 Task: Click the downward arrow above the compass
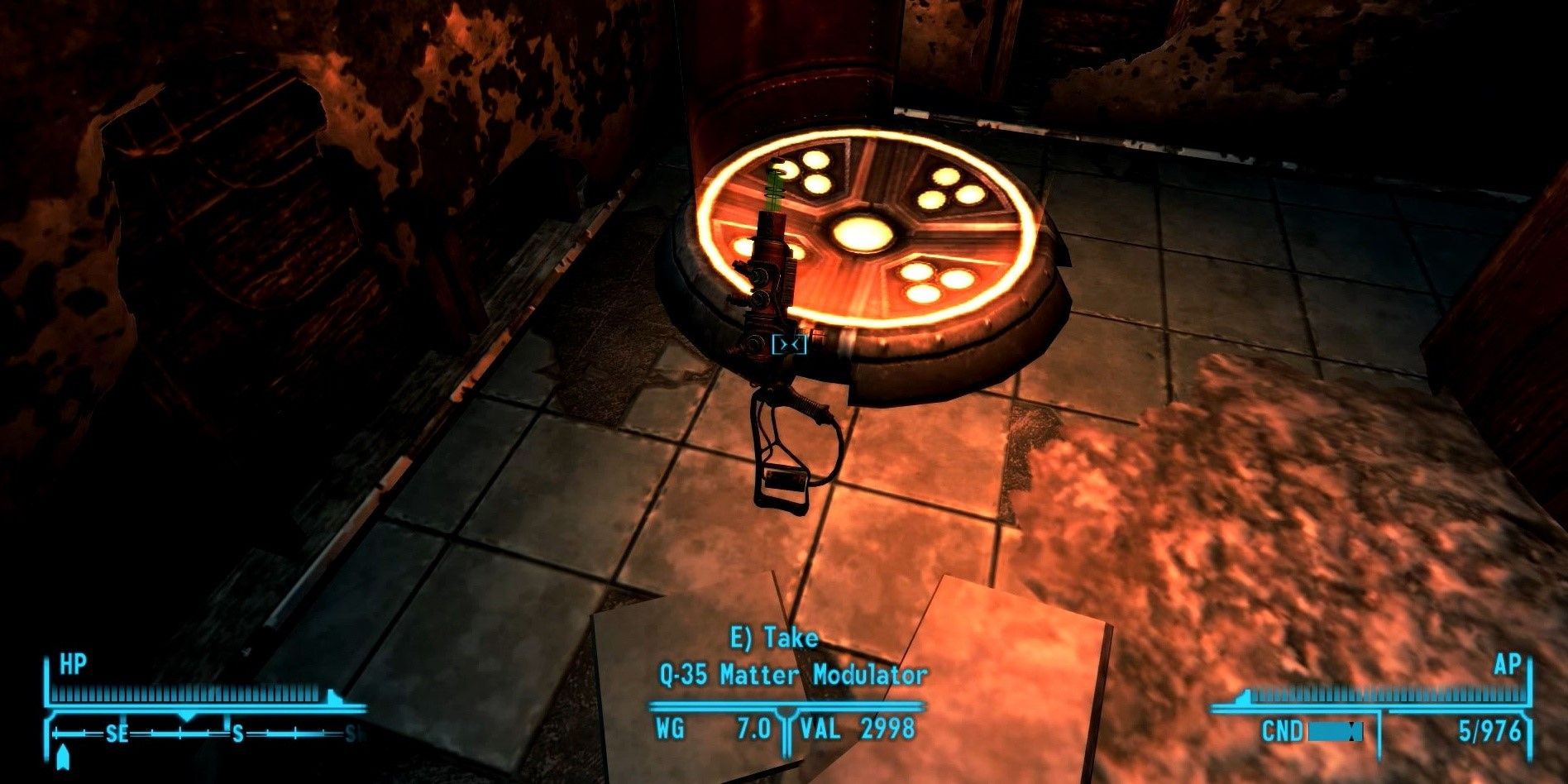tap(186, 716)
